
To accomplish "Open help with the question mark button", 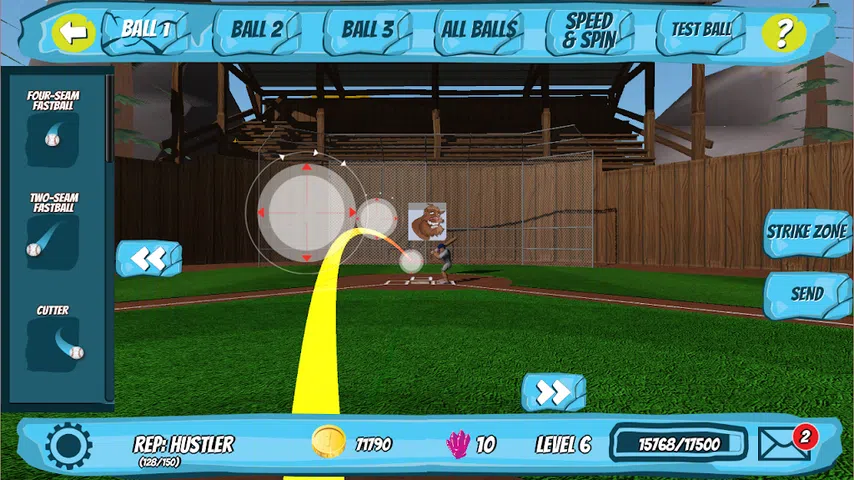I will pos(783,32).
